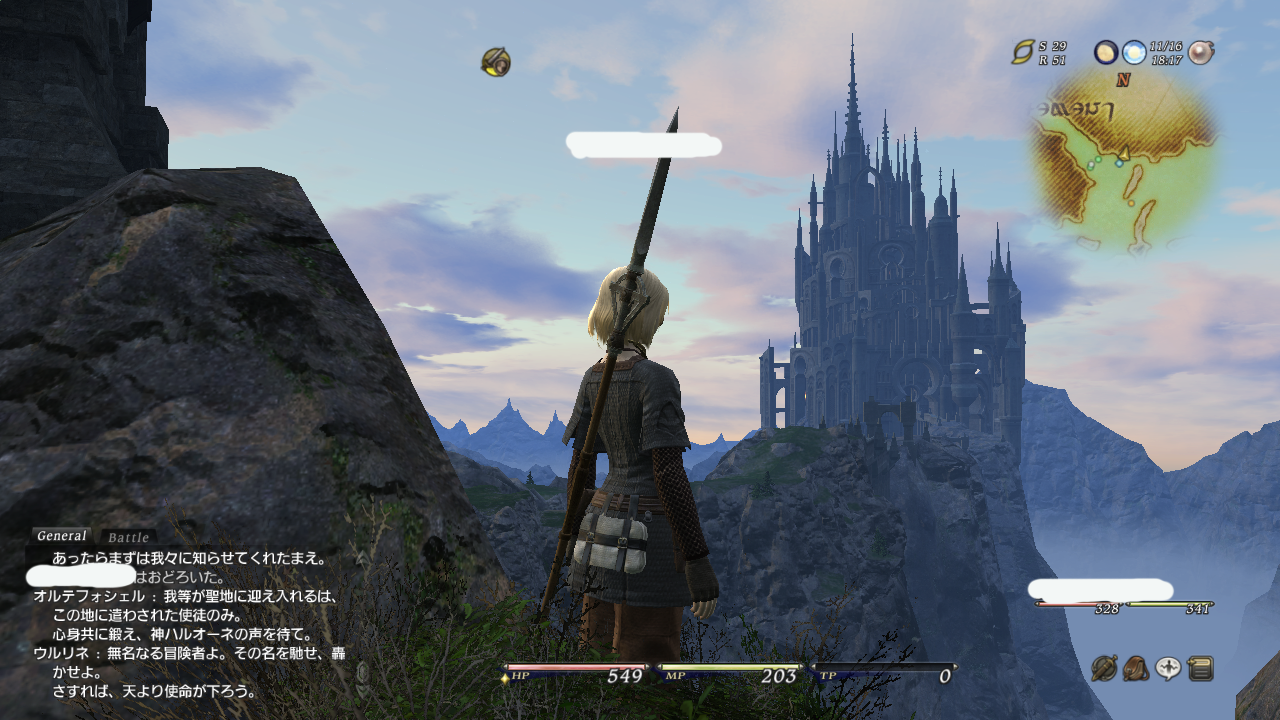Open the leather bag inventory icon
The height and width of the screenshot is (720, 1280).
point(1136,668)
